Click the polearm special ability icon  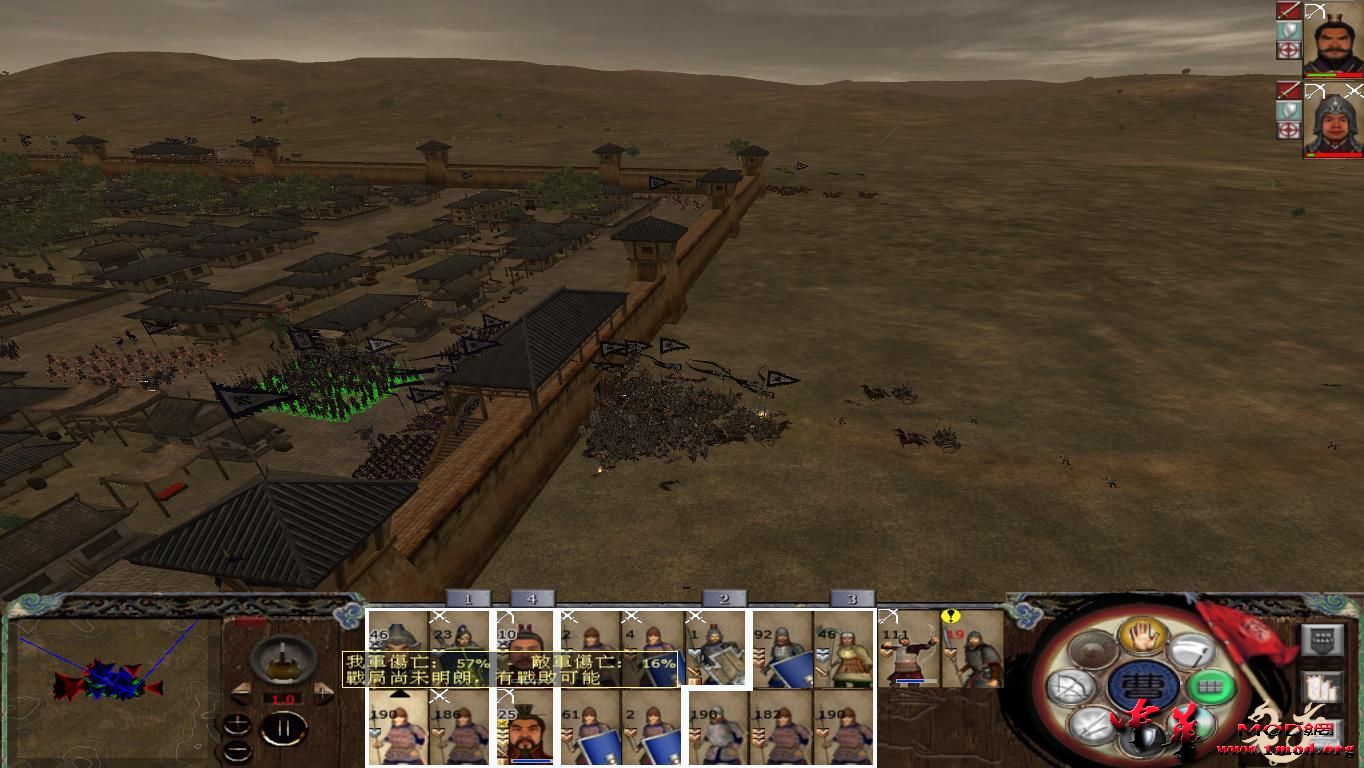(1190, 650)
